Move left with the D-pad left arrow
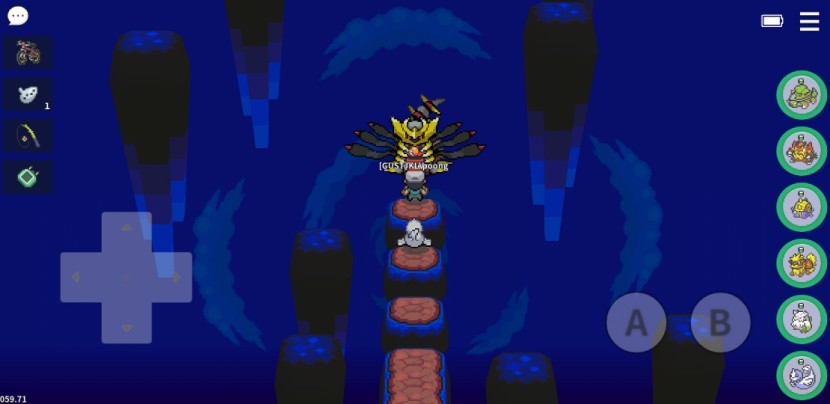Screen dimensions: 830x404 pos(76,277)
